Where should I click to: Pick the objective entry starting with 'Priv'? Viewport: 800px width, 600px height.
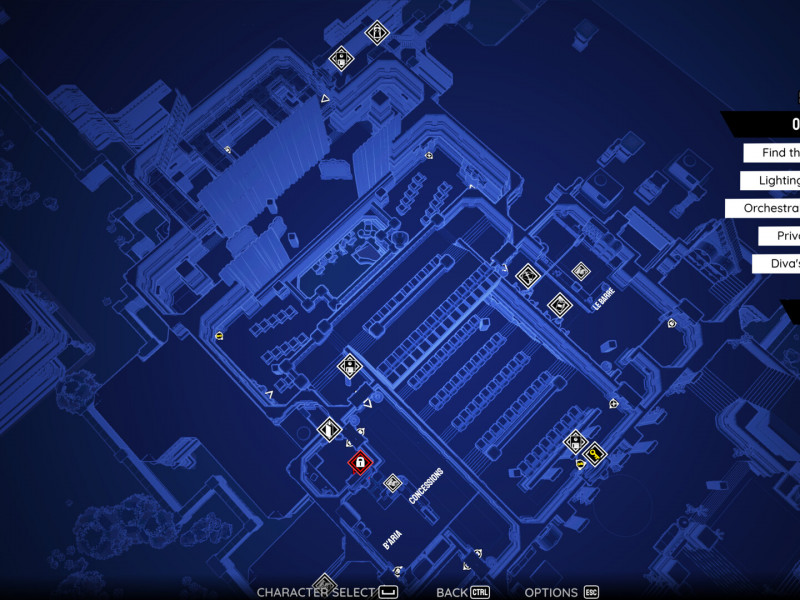click(x=779, y=236)
